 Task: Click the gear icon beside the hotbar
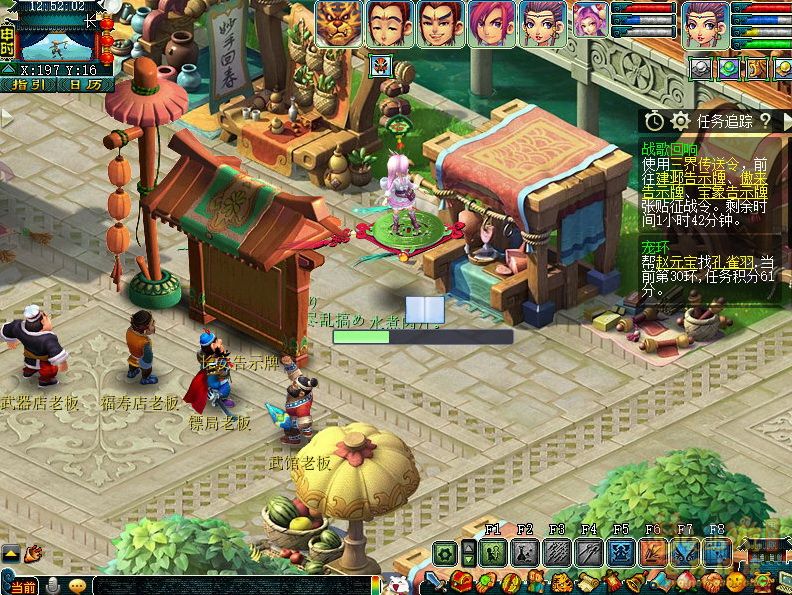pos(445,553)
